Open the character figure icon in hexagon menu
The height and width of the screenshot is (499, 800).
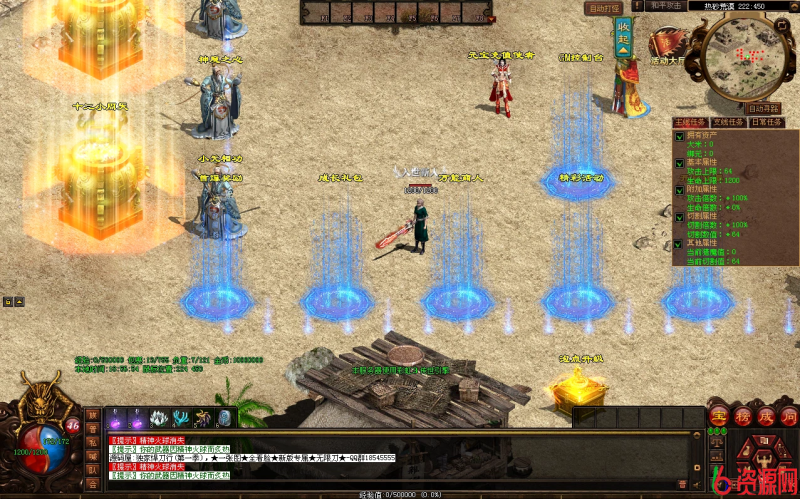tap(762, 462)
